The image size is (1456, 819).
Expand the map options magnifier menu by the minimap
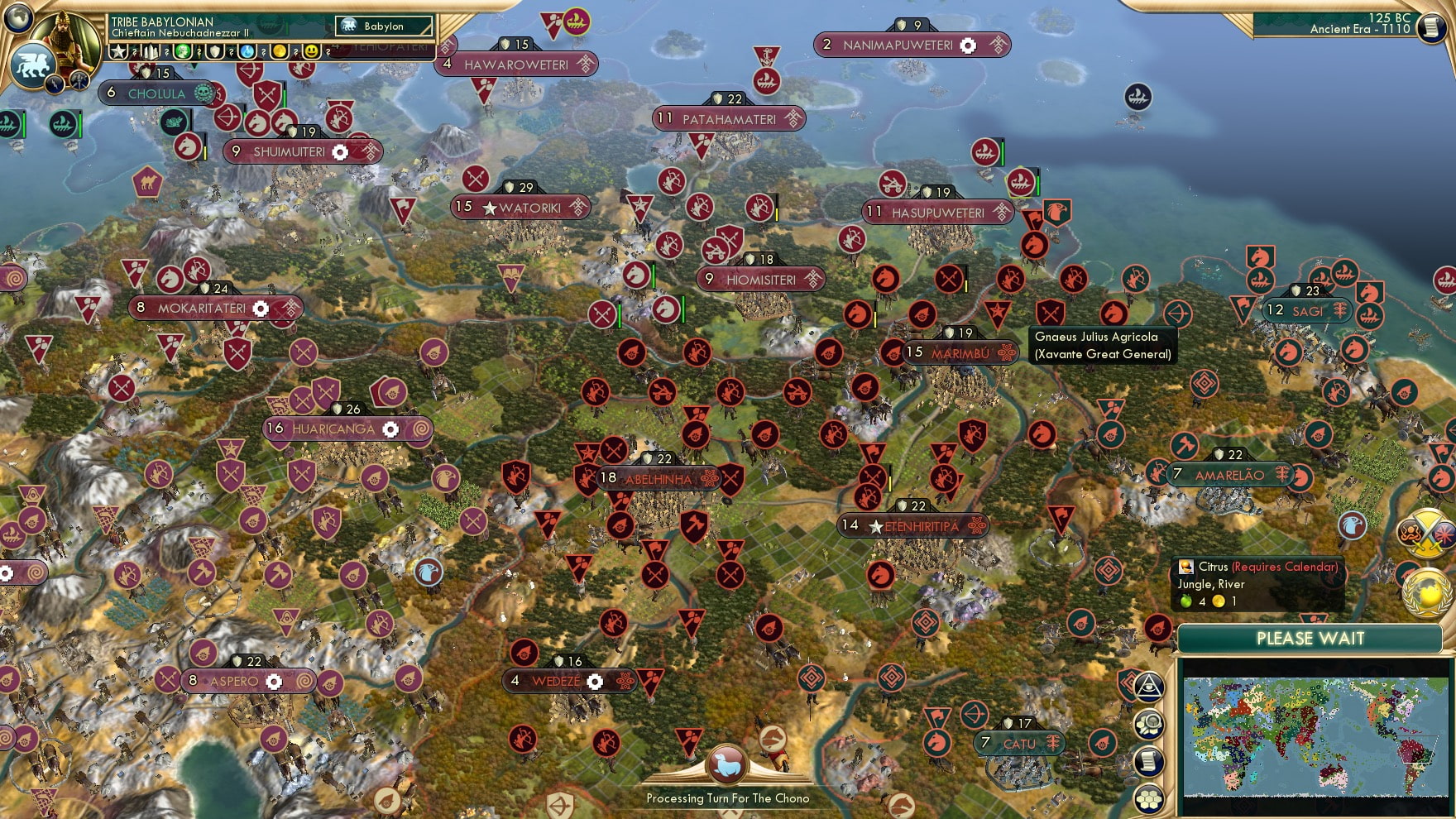pos(1149,724)
